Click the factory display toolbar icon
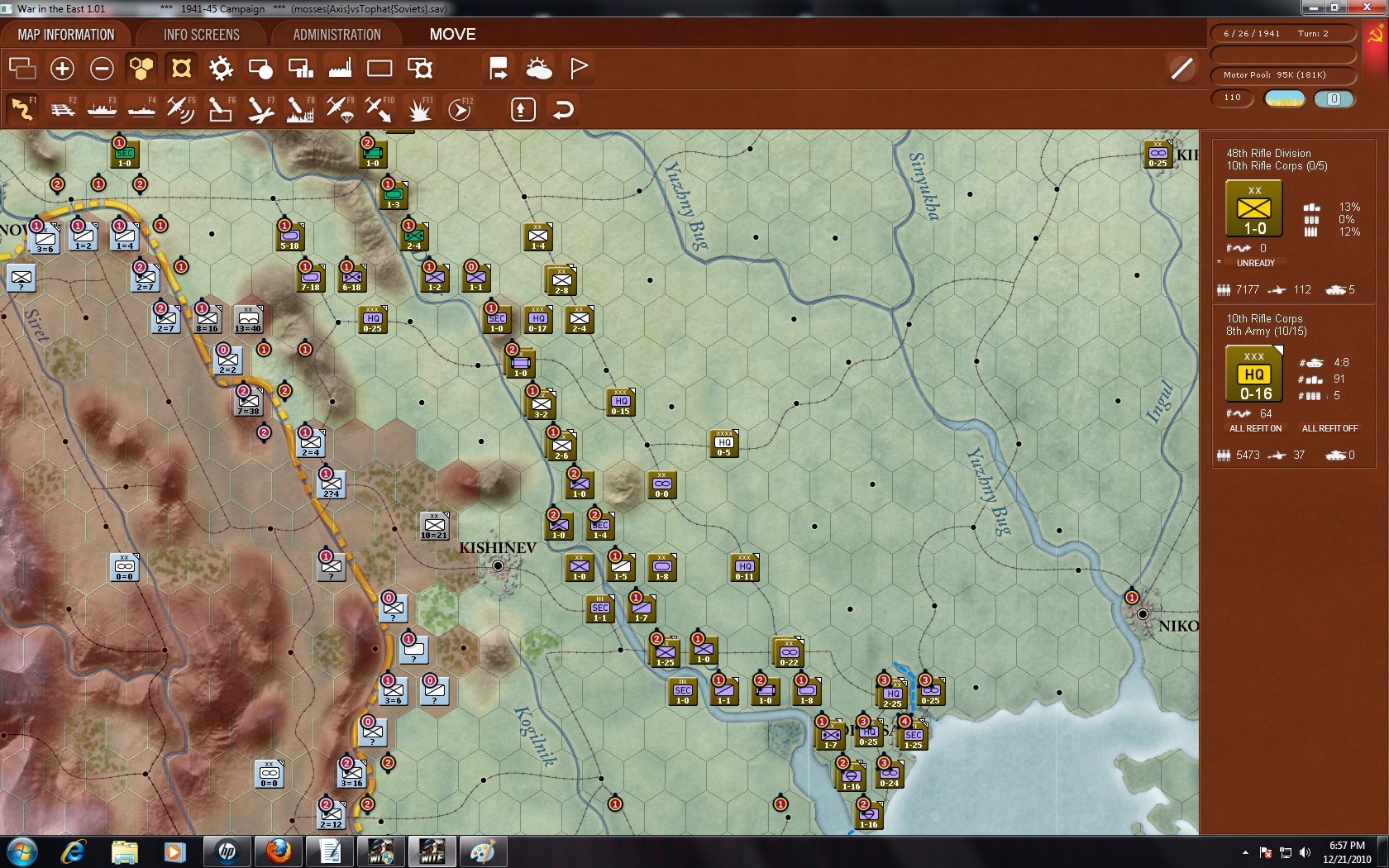The width and height of the screenshot is (1389, 868). click(x=340, y=69)
